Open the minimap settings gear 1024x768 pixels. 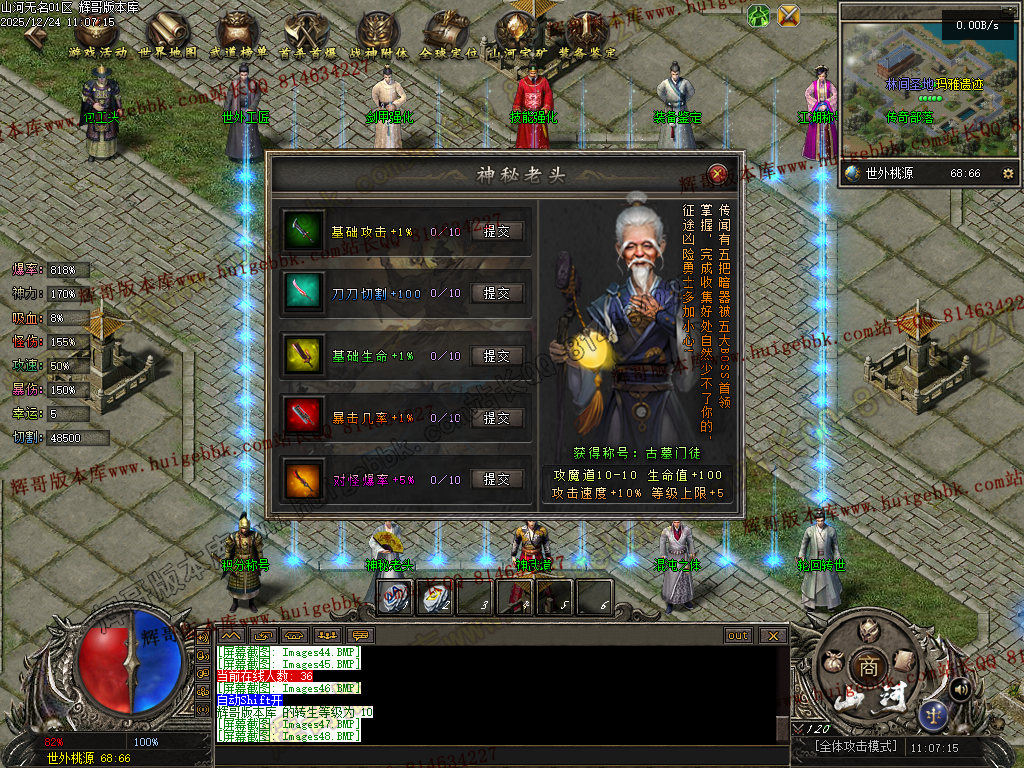(1007, 173)
